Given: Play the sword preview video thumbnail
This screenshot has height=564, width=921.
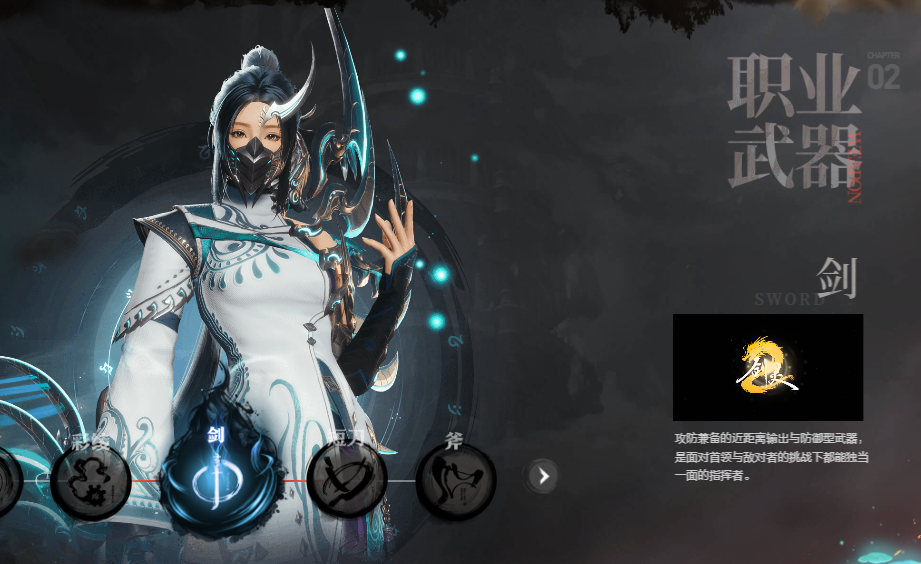Looking at the screenshot, I should pos(767,367).
